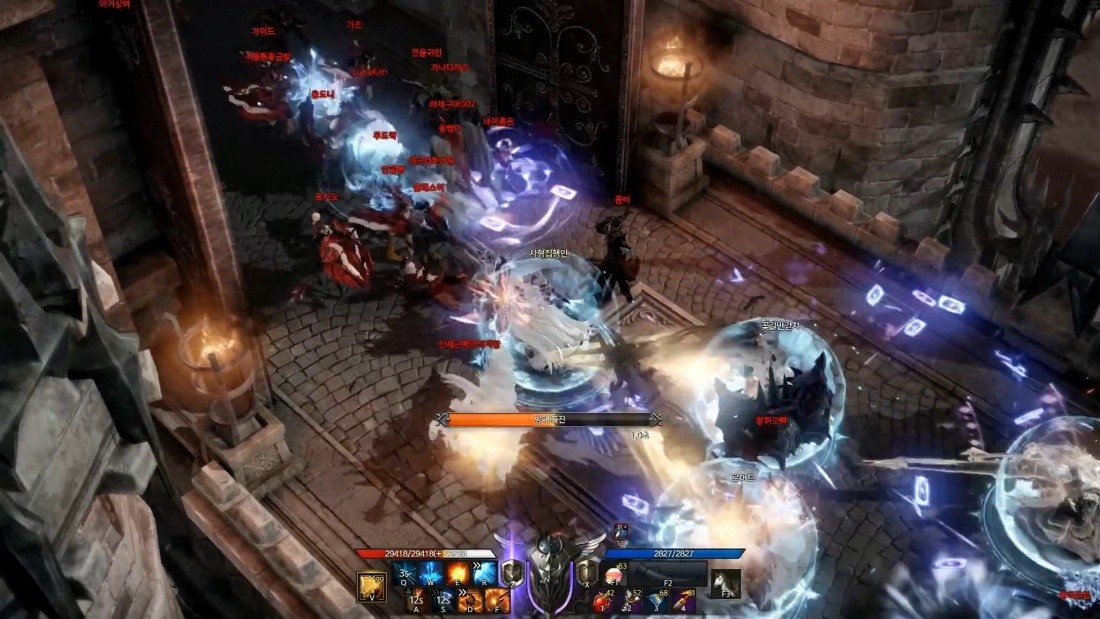Use the F1 pink healing potion
Screen dimensions: 1100x619
pos(613,573)
